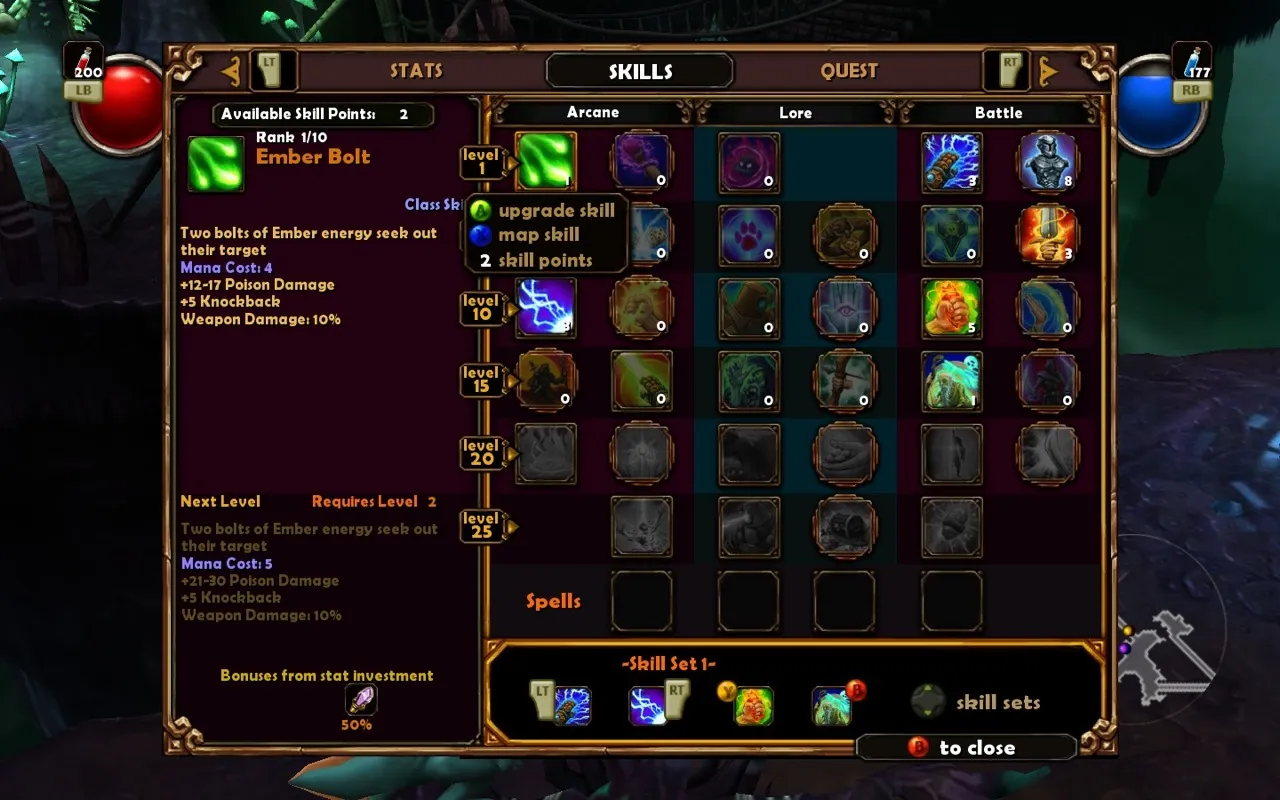Screen dimensions: 1280x800
Task: Pick the armored knight skill with rank 8
Action: [x=1047, y=161]
